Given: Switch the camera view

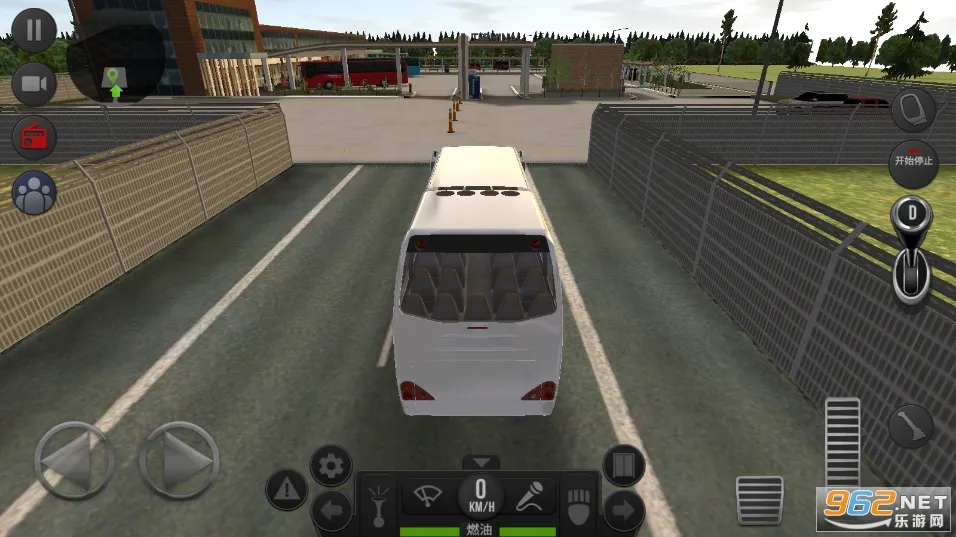Looking at the screenshot, I should coord(34,83).
